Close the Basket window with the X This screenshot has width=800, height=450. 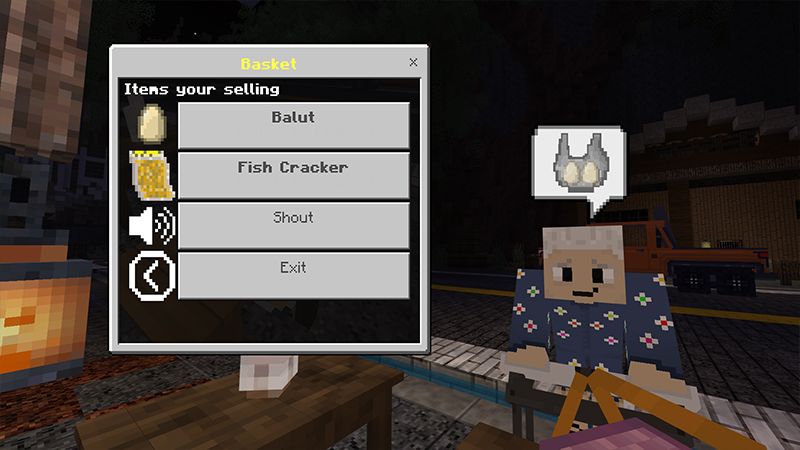pyautogui.click(x=414, y=62)
